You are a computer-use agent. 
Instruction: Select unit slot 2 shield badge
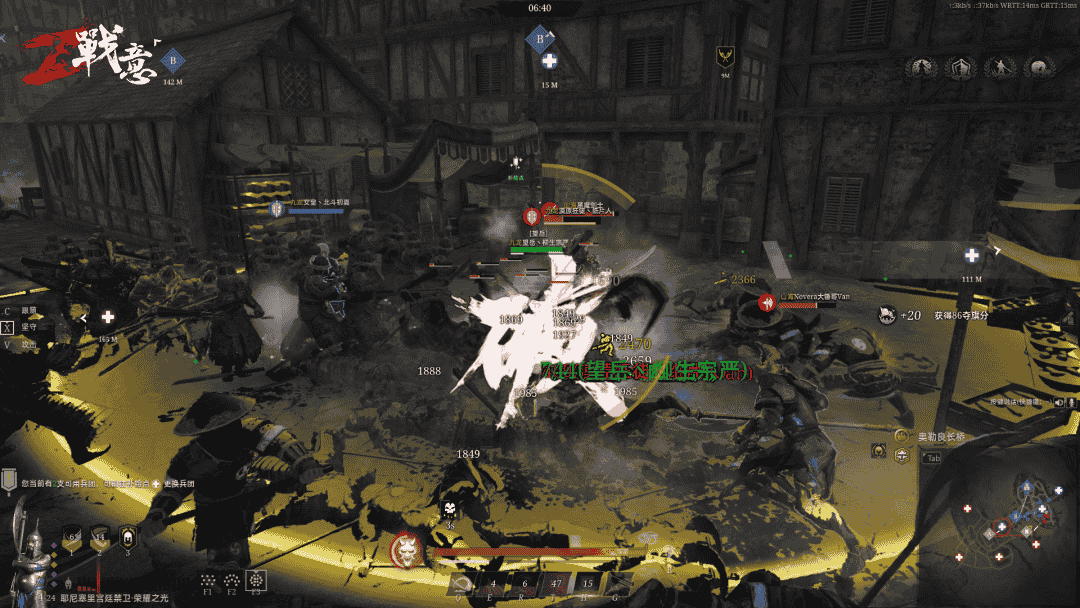pyautogui.click(x=100, y=537)
